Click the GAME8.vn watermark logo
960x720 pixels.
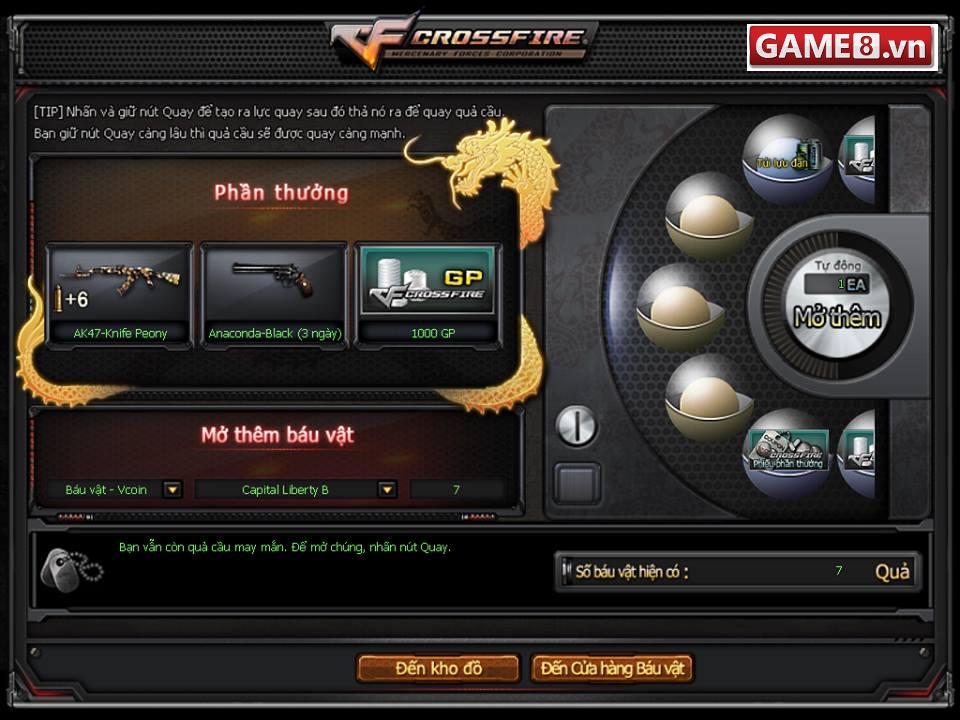tap(842, 47)
